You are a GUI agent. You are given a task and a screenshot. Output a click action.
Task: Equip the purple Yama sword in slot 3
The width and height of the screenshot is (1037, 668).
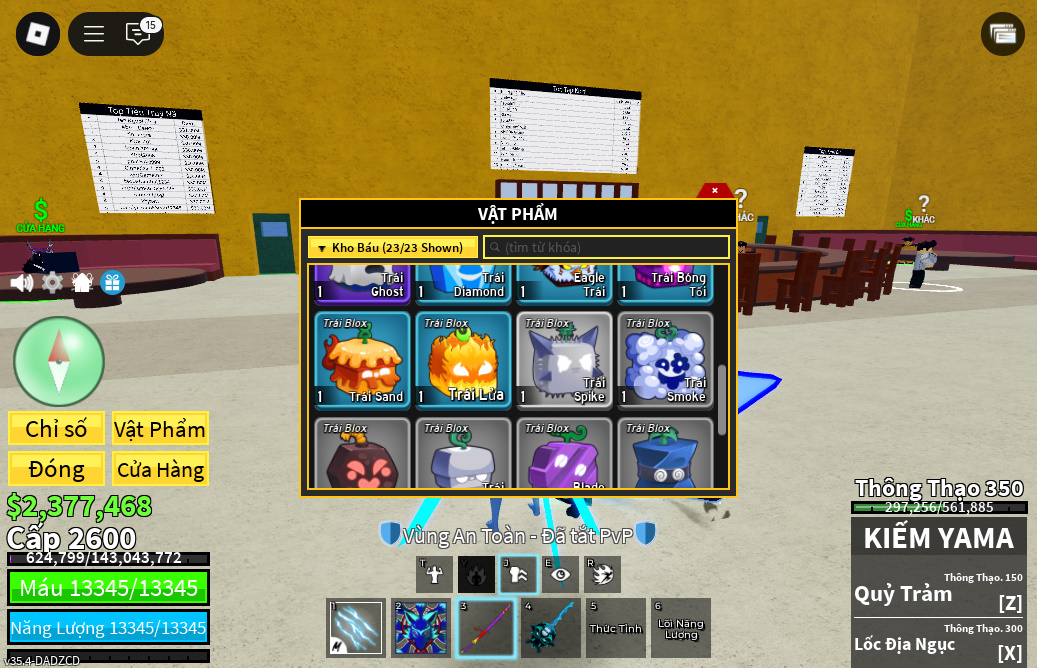pyautogui.click(x=485, y=628)
